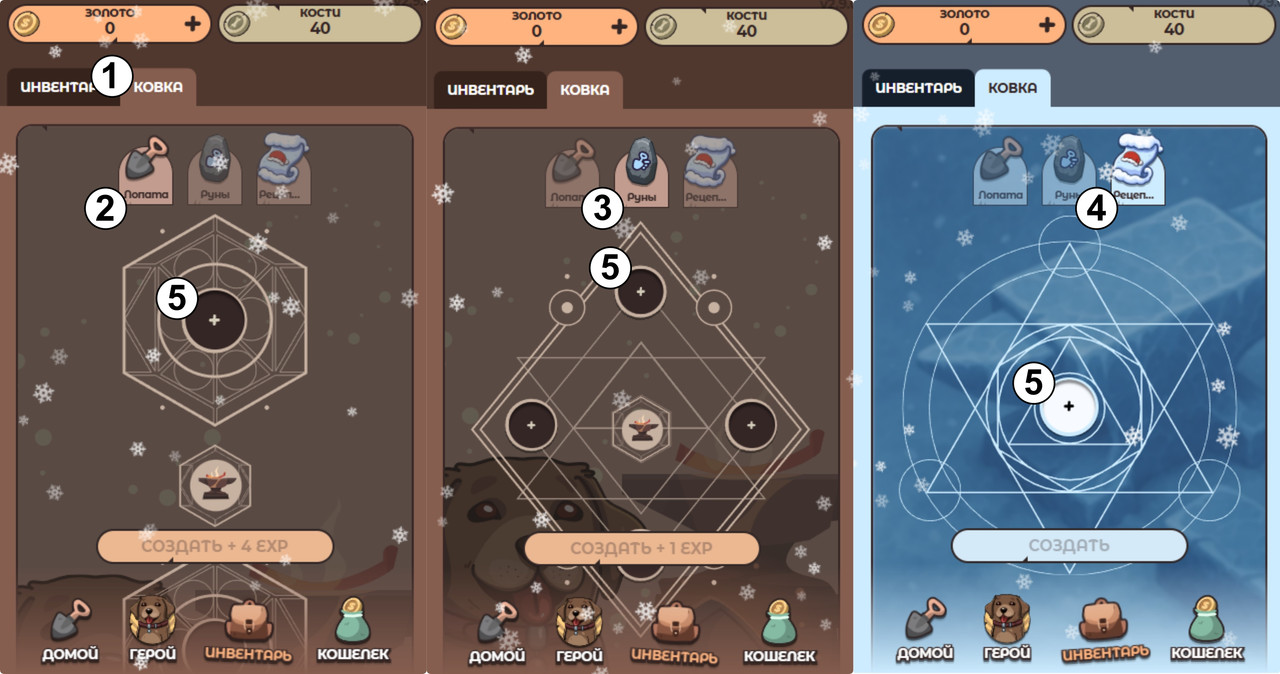1280x674 pixels.
Task: Click the "СОЗДАТЬ + 1 EXP" button
Action: pos(641,548)
